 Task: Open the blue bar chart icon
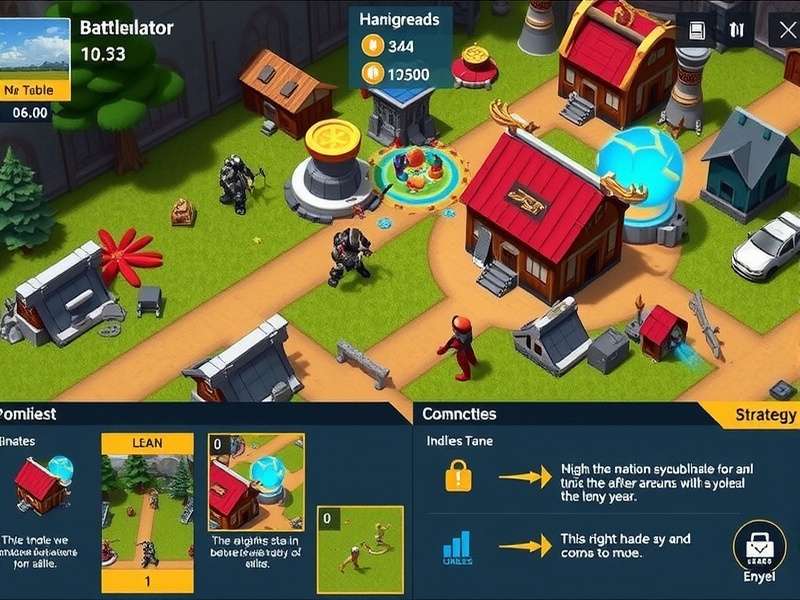pyautogui.click(x=457, y=546)
